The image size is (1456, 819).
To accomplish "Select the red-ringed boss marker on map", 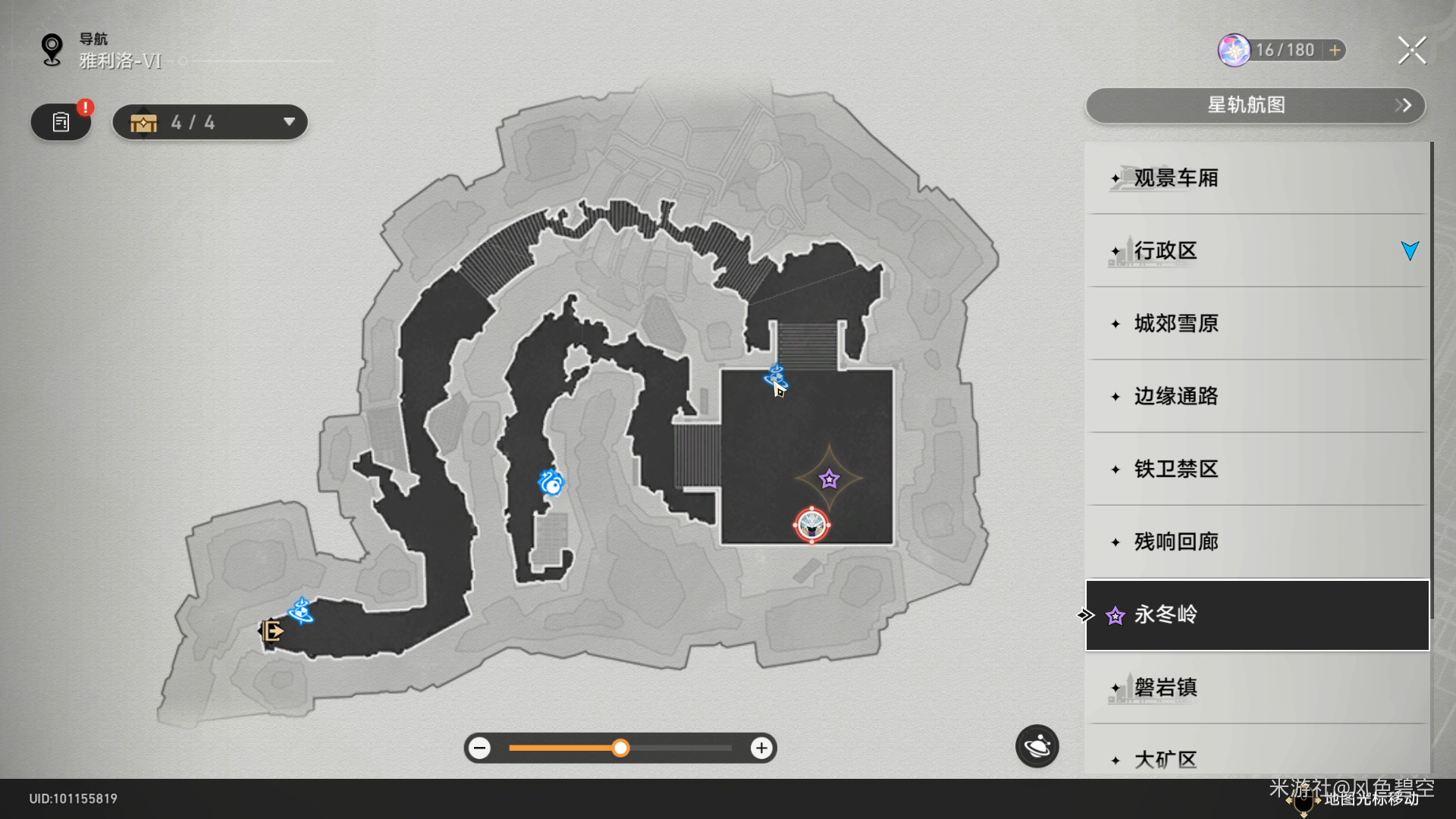I will pos(811,525).
